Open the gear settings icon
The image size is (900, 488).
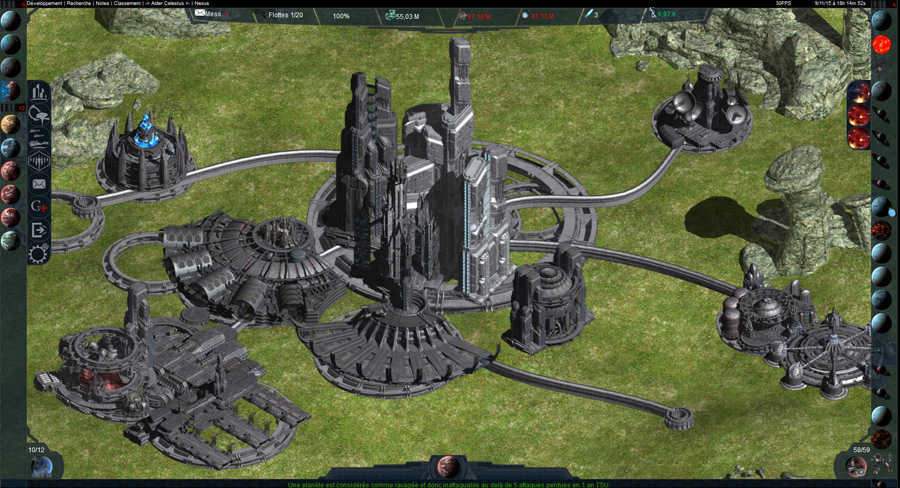[x=39, y=253]
